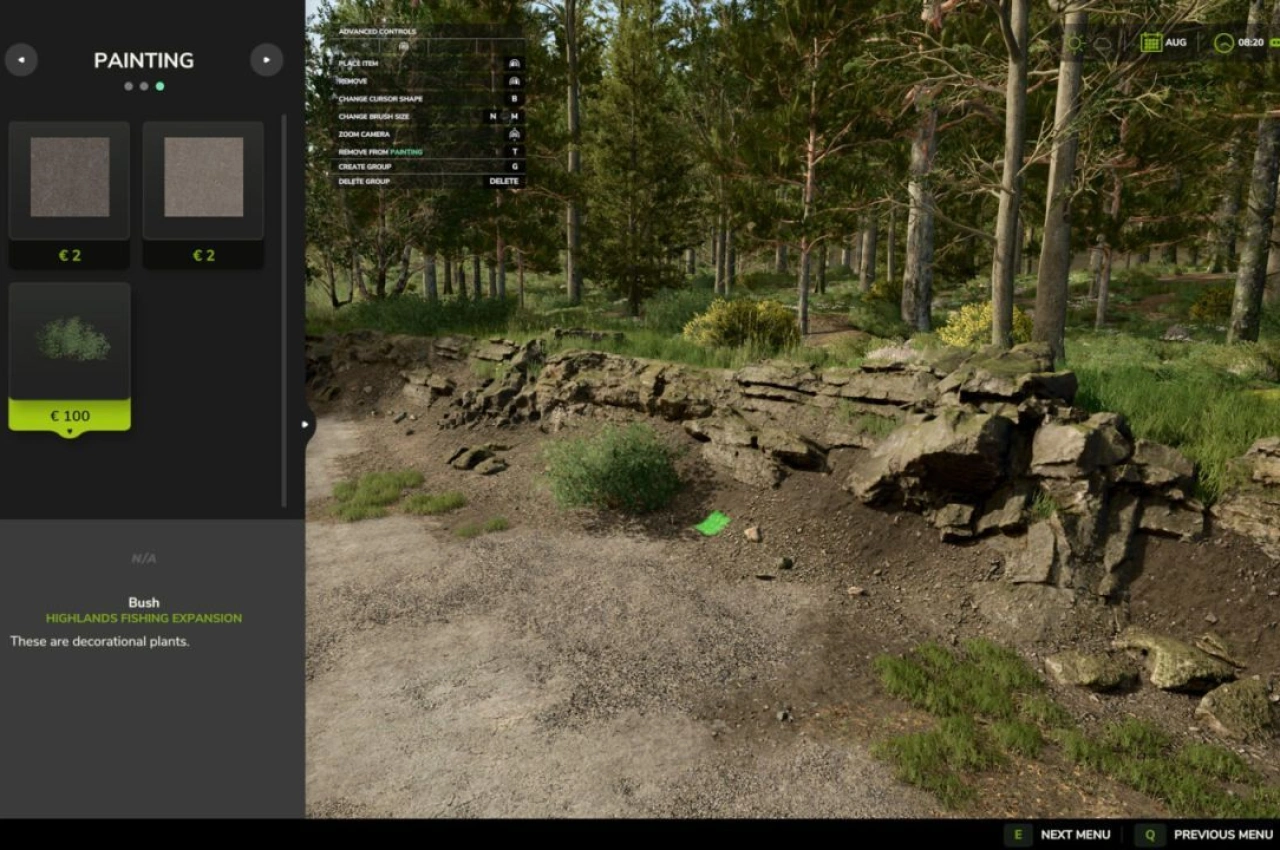Viewport: 1280px width, 850px height.
Task: Advance to the next build category arrow
Action: (x=266, y=60)
